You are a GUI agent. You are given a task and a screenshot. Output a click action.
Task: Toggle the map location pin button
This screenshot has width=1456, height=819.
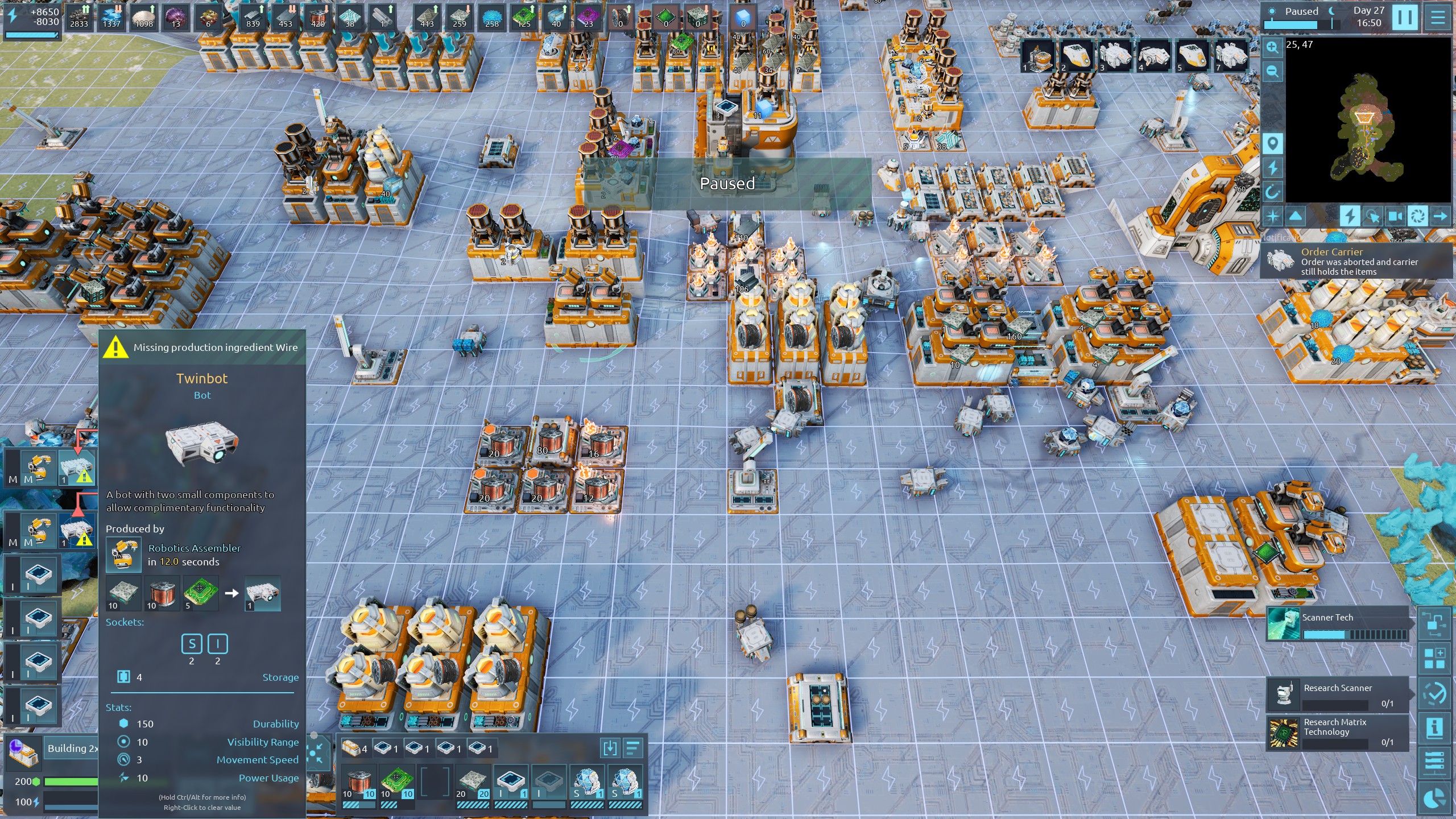(x=1272, y=143)
